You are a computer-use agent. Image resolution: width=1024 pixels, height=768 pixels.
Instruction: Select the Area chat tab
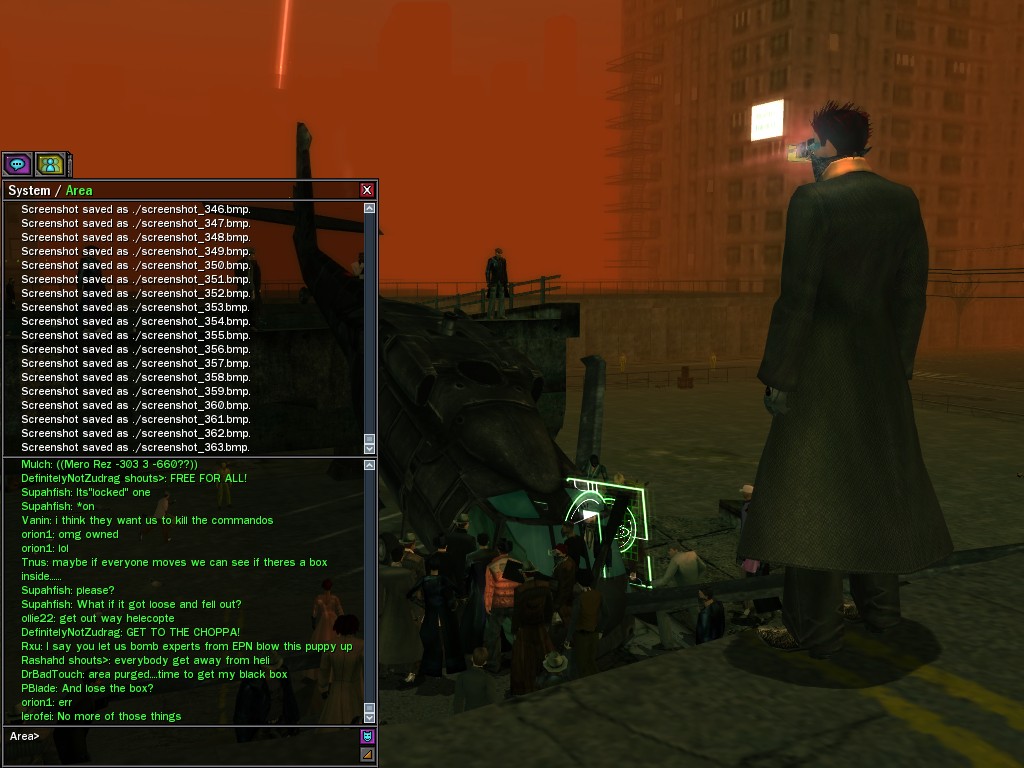coord(79,190)
